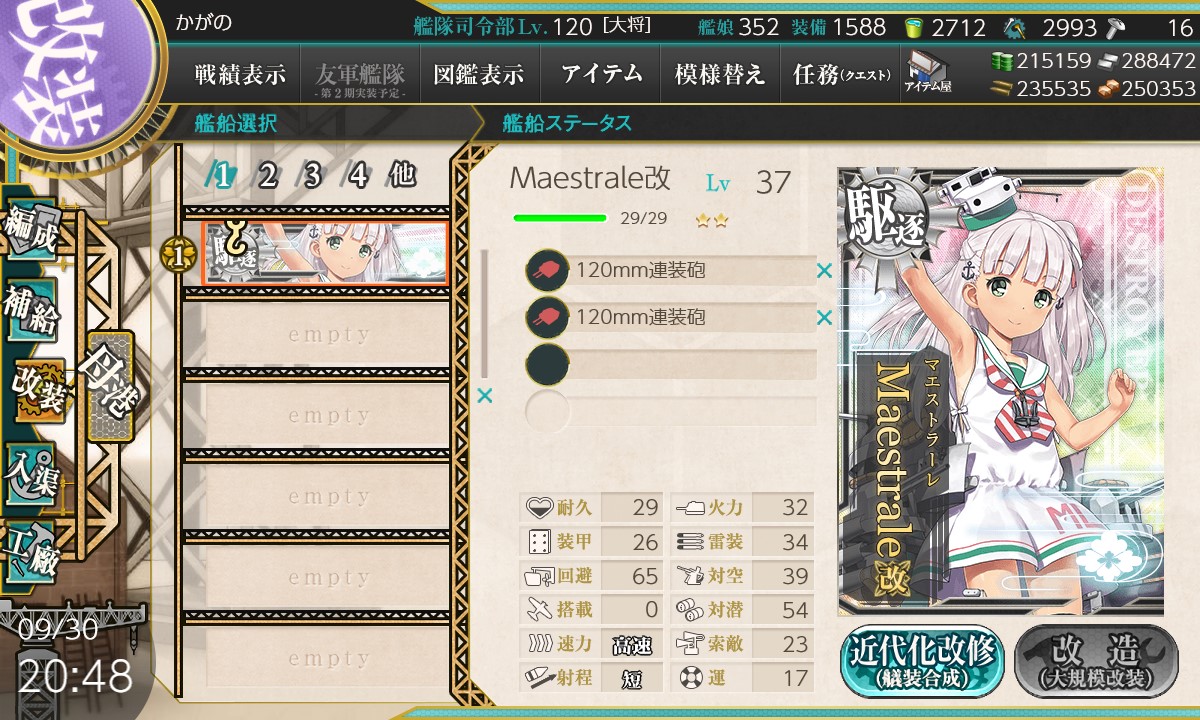Return to 母港 home port
This screenshot has width=1200, height=720.
tap(108, 386)
